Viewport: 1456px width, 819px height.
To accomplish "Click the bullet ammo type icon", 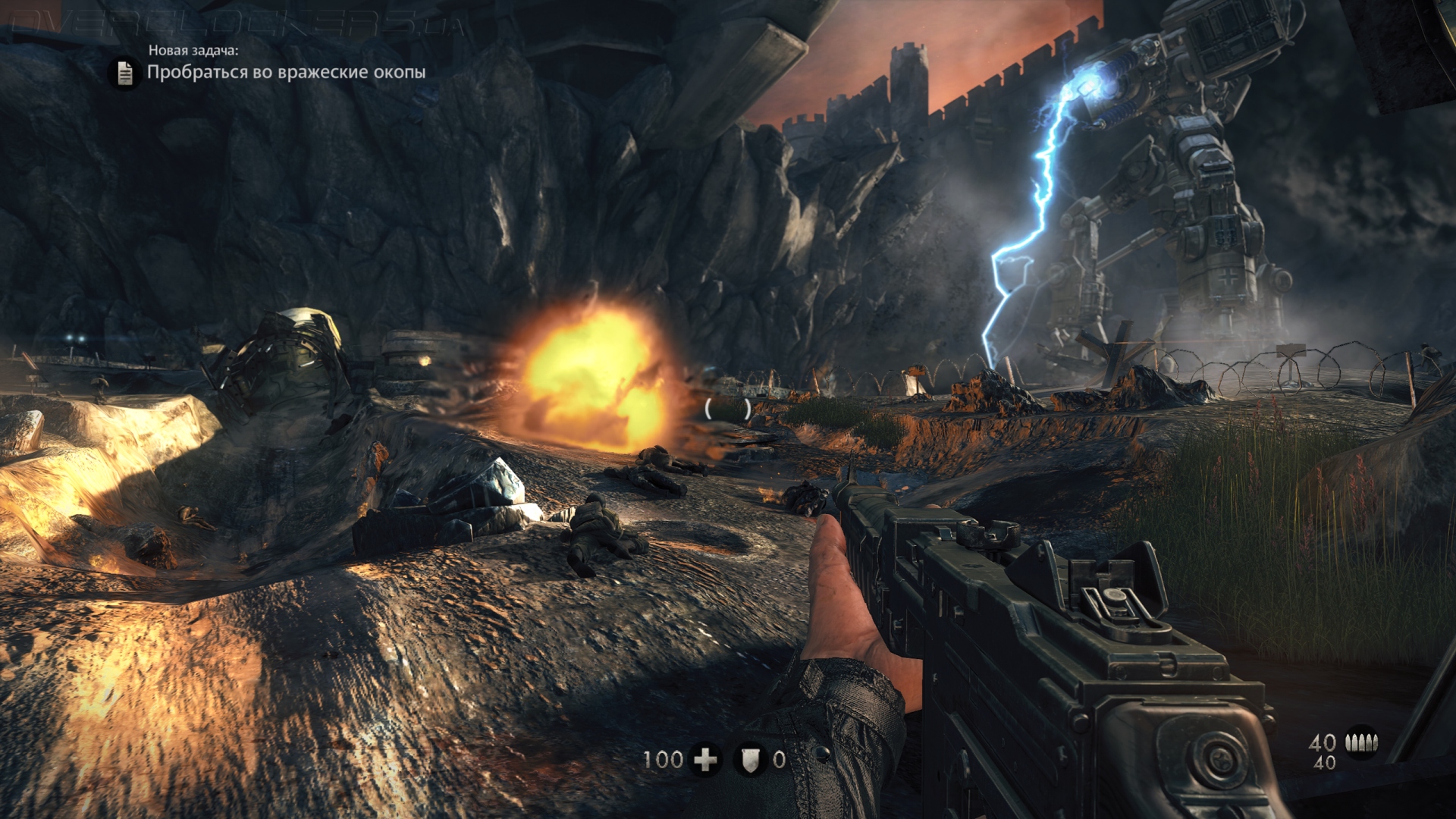I will 1361,742.
